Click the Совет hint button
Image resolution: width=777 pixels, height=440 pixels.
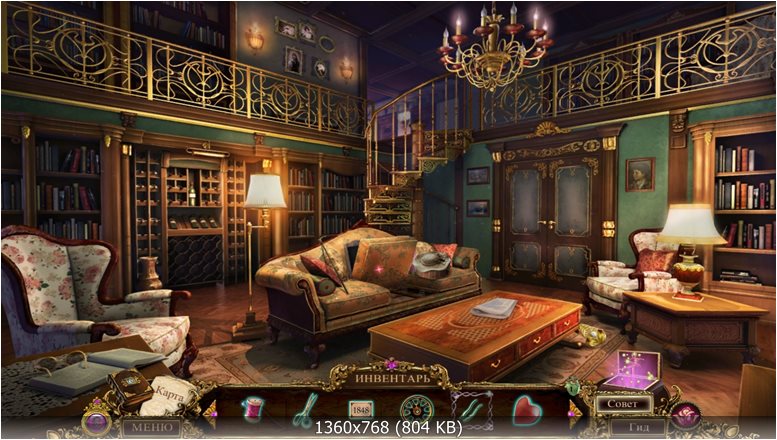(x=622, y=405)
